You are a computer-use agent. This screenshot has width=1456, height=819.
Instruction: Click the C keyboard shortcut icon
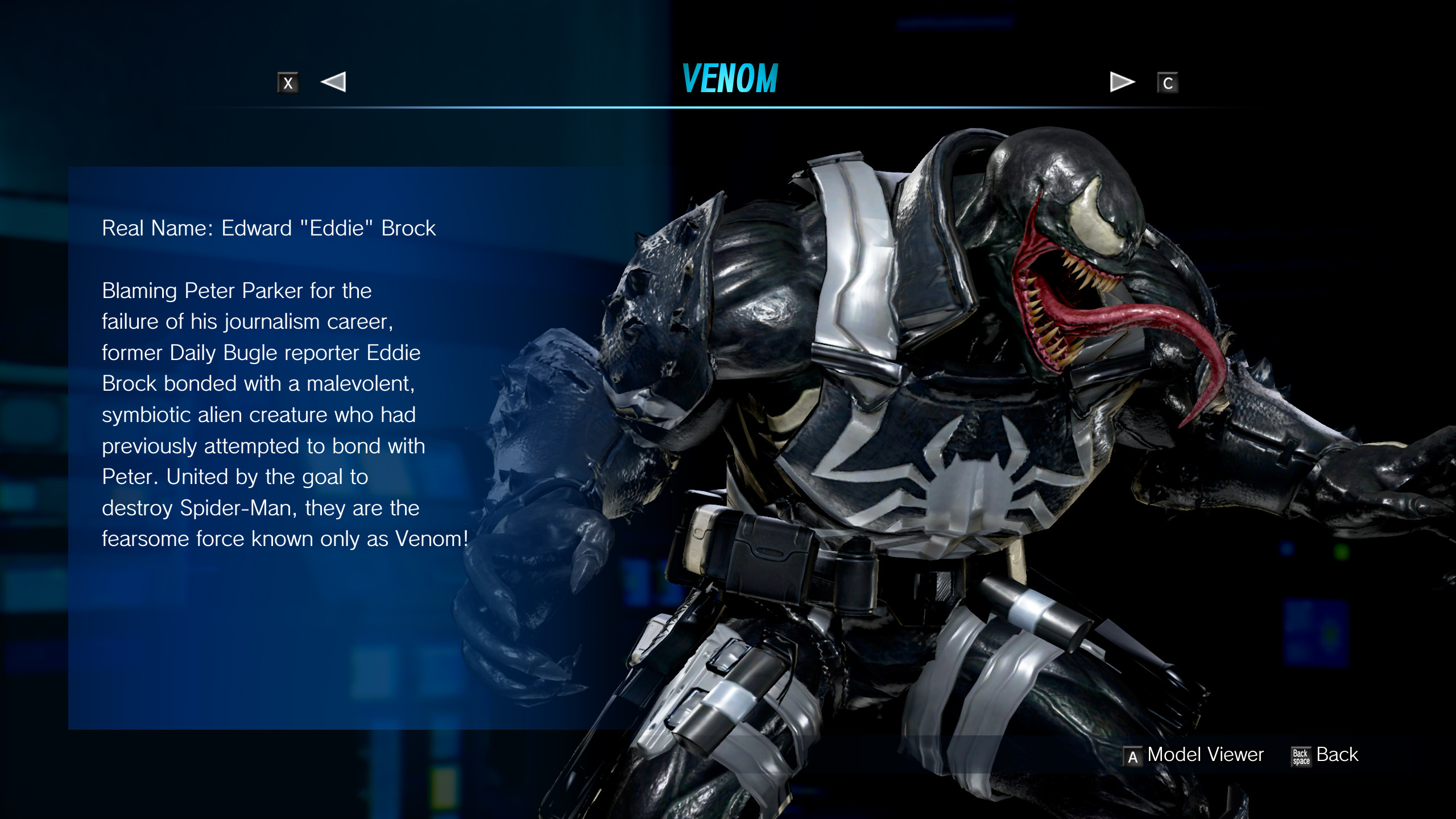[1169, 83]
